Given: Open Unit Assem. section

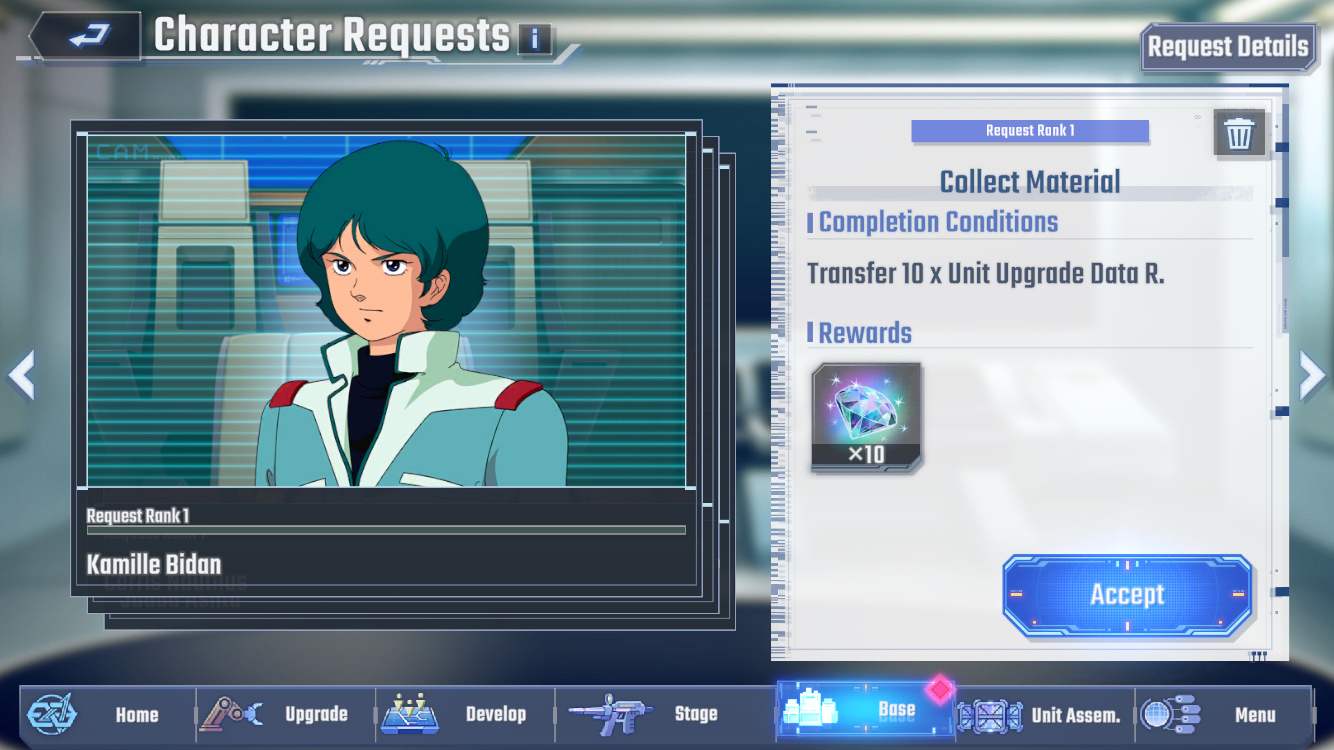Looking at the screenshot, I should pyautogui.click(x=1044, y=714).
